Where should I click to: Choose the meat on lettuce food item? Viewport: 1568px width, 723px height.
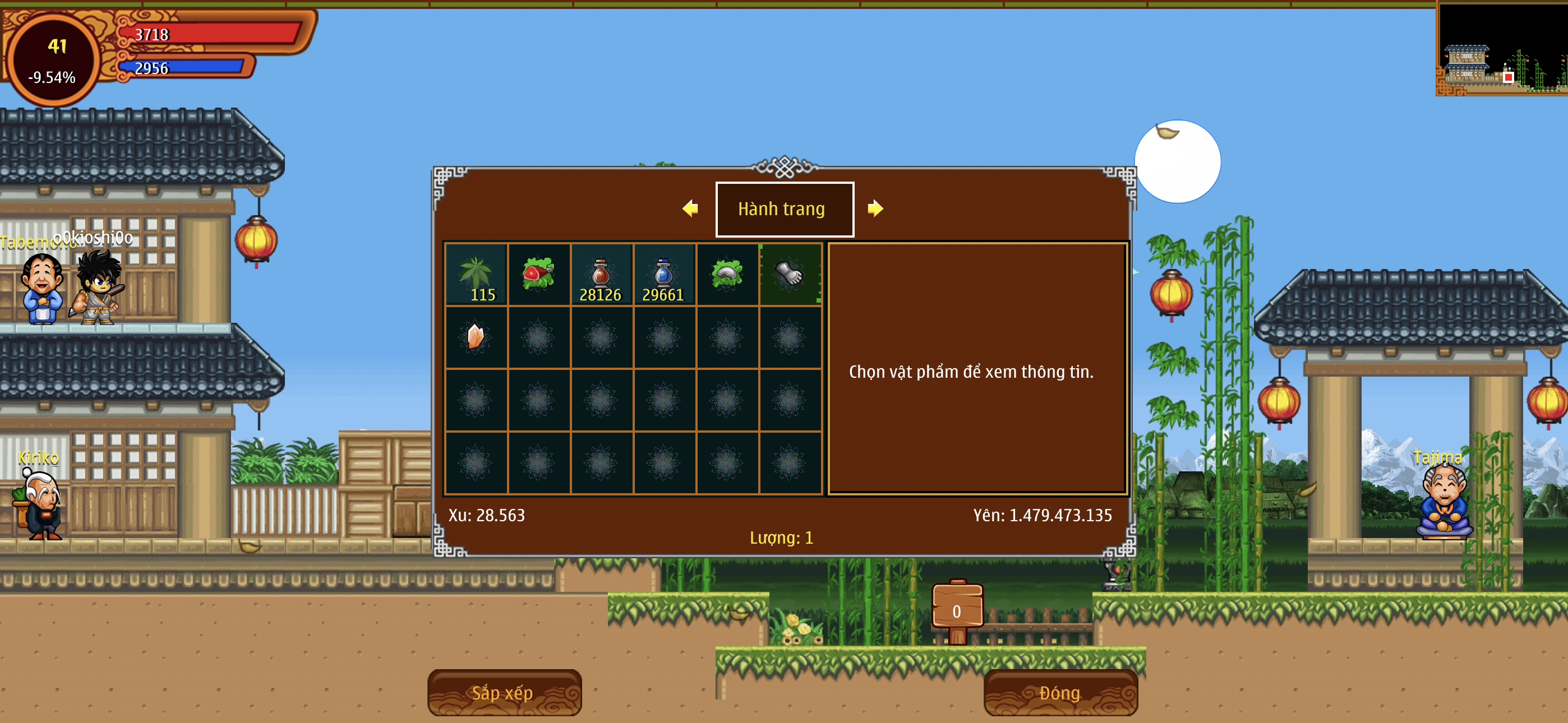pos(539,275)
